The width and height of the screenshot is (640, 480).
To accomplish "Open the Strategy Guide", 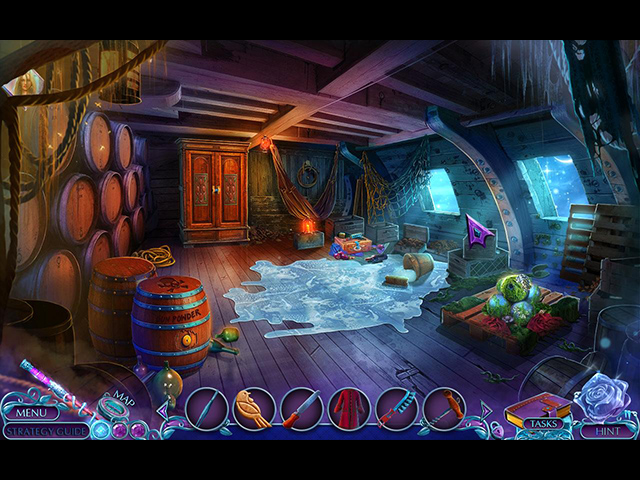I will 44,431.
